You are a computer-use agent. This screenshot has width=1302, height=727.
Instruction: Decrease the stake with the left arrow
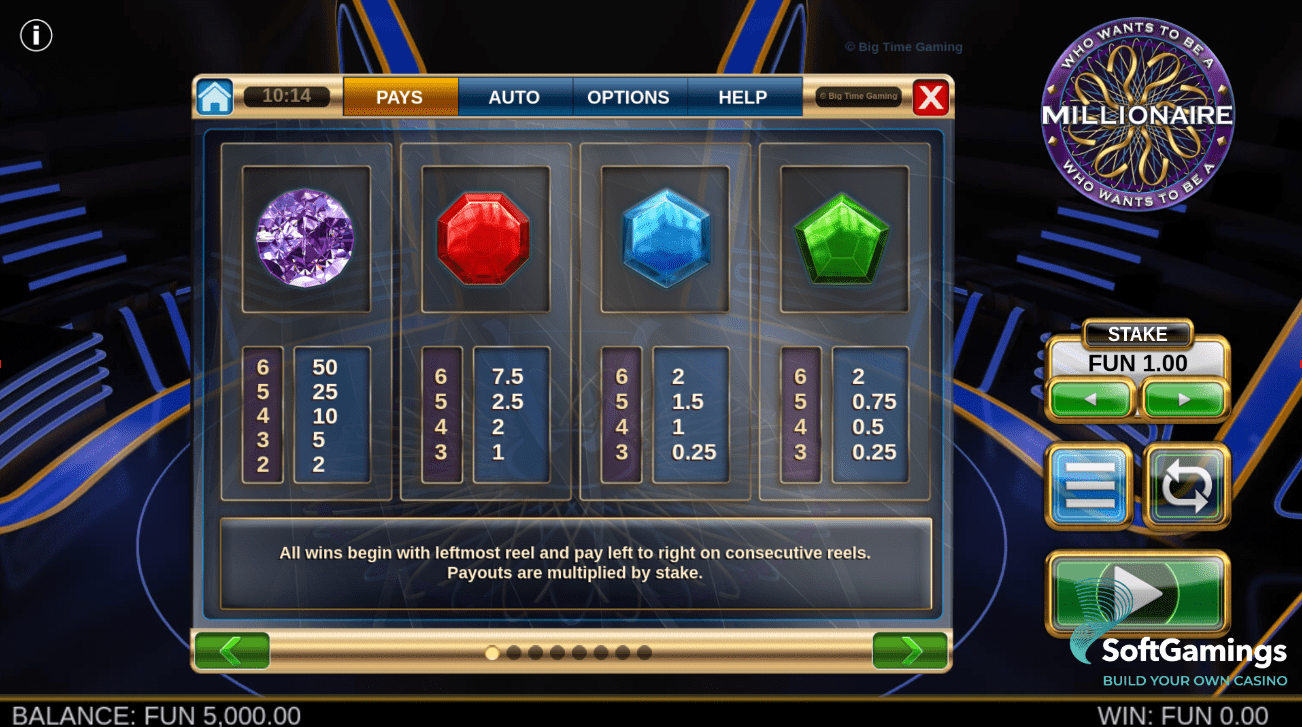(1090, 399)
